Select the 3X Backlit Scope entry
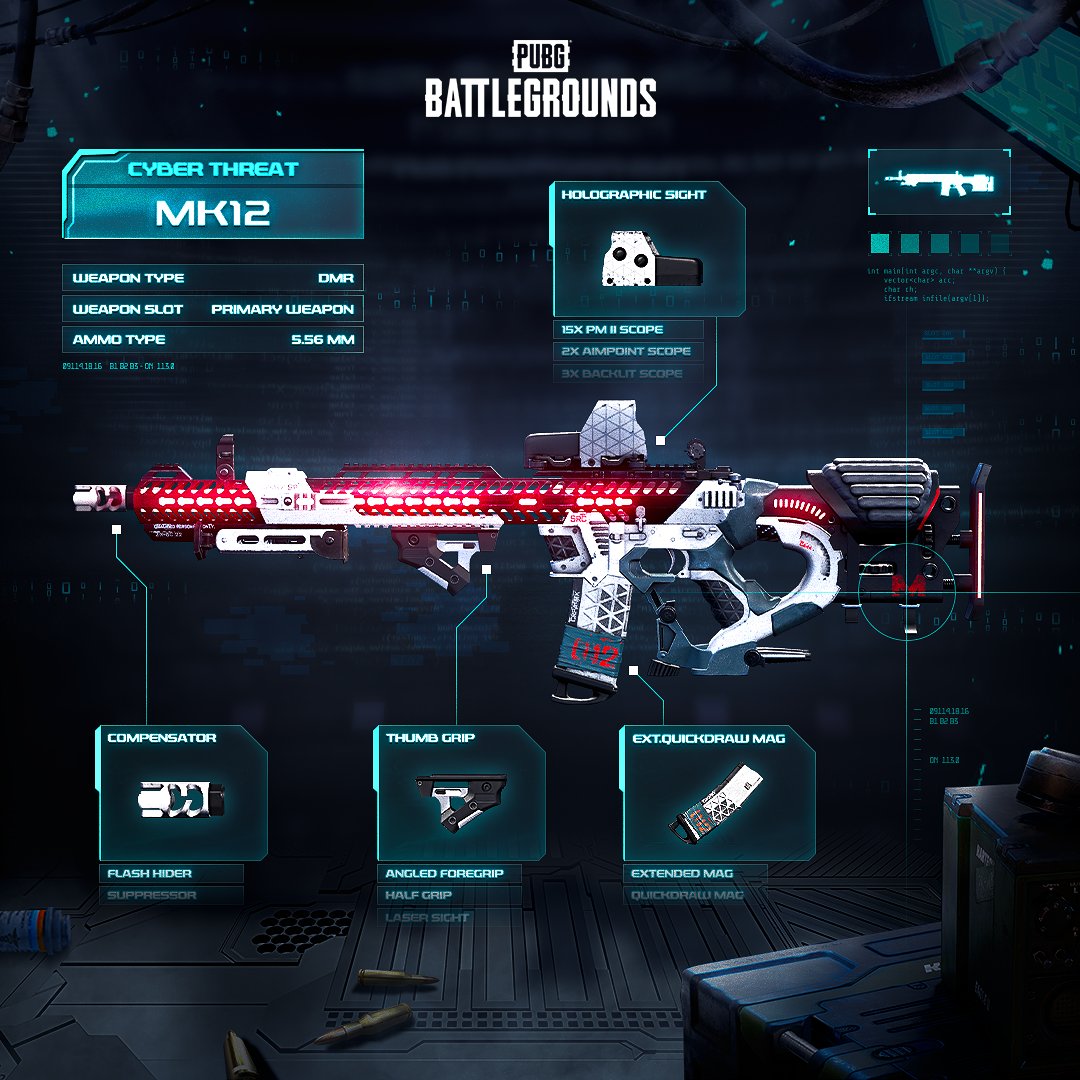 pyautogui.click(x=628, y=373)
